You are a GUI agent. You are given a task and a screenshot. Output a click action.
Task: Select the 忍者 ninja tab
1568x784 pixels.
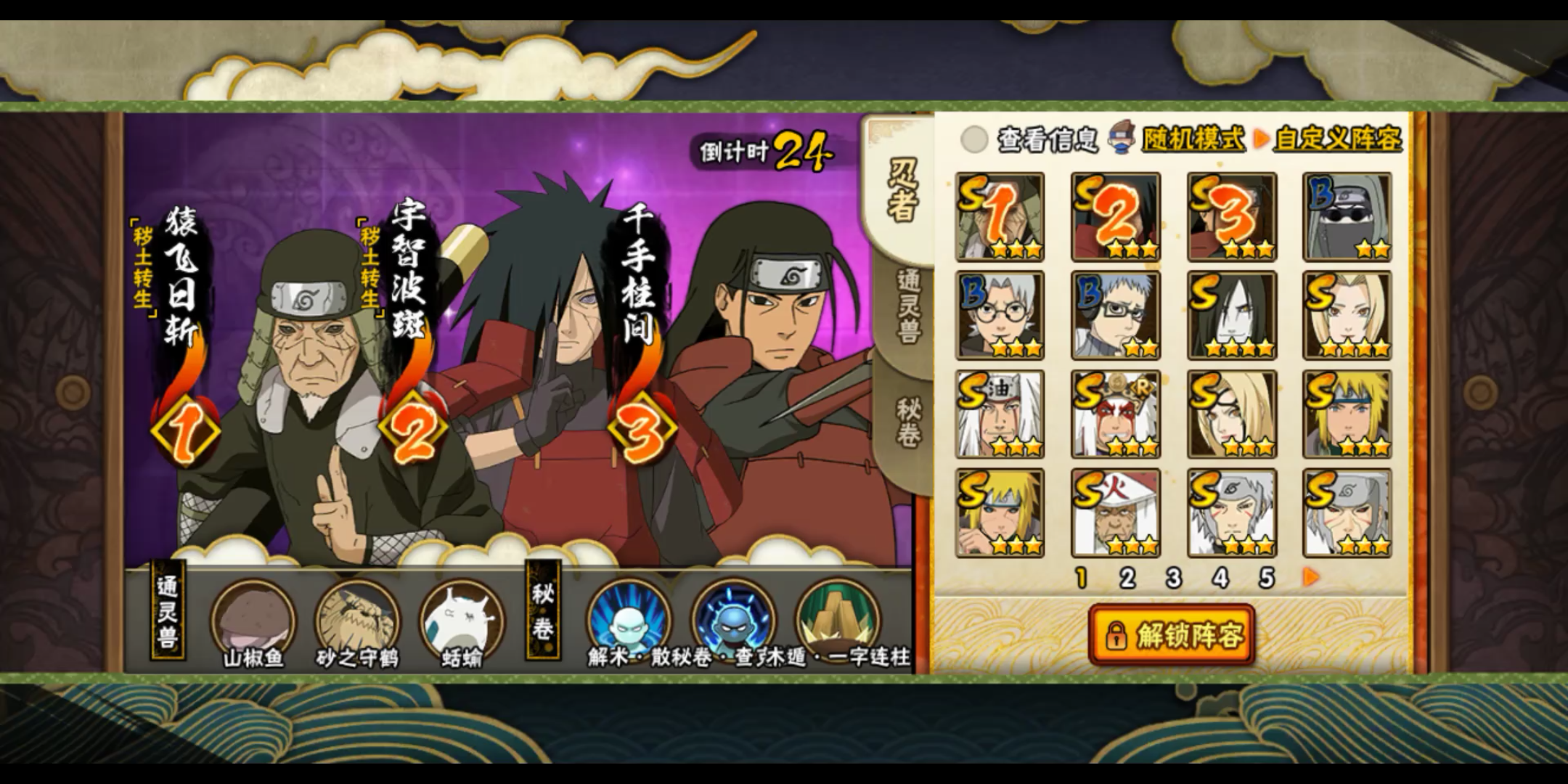pos(904,189)
